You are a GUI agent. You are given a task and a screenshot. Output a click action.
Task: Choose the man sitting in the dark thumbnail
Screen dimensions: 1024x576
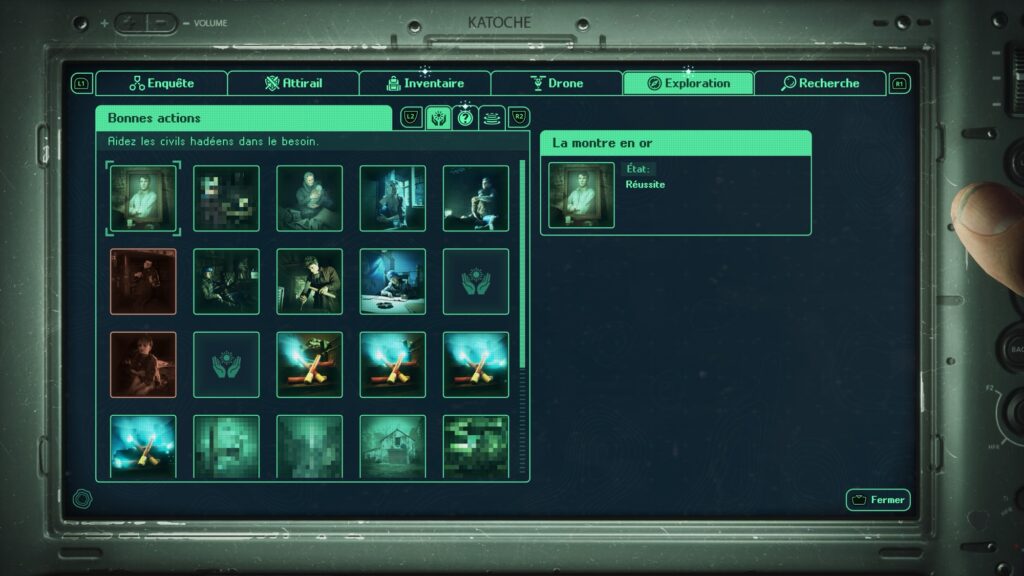pyautogui.click(x=475, y=198)
